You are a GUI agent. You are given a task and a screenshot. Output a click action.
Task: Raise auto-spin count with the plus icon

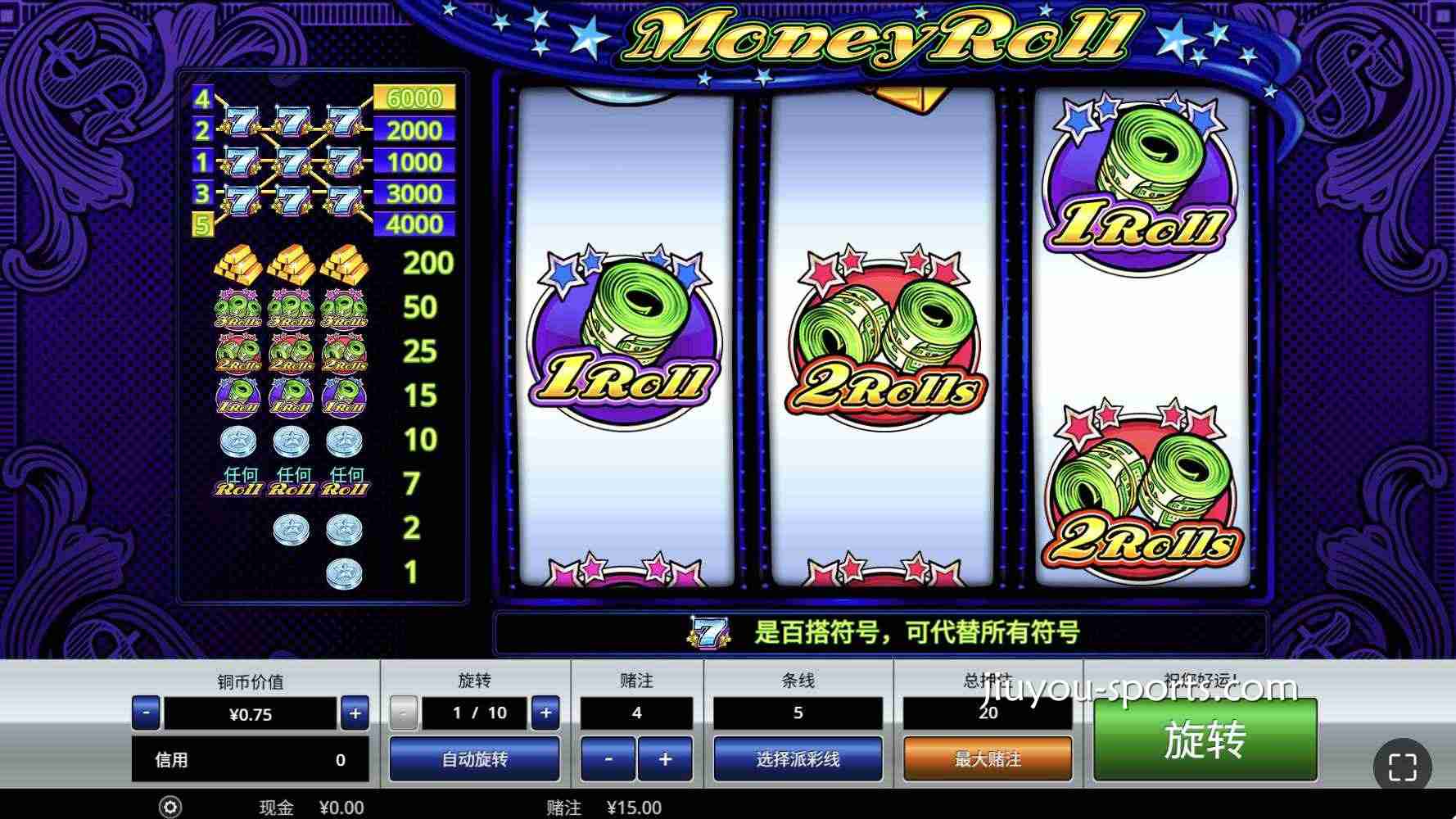click(545, 713)
